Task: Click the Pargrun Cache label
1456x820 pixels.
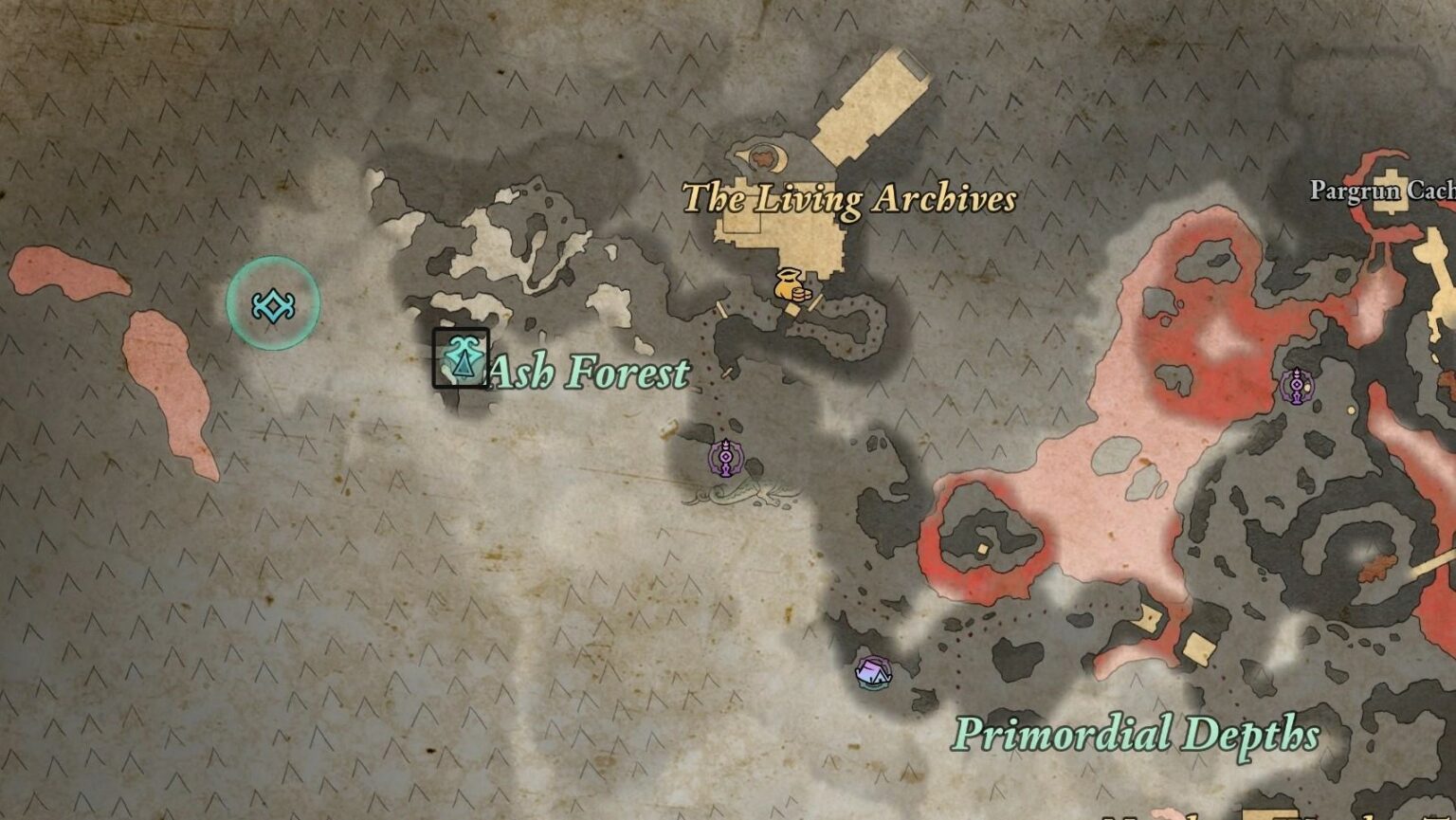Action: click(1380, 190)
